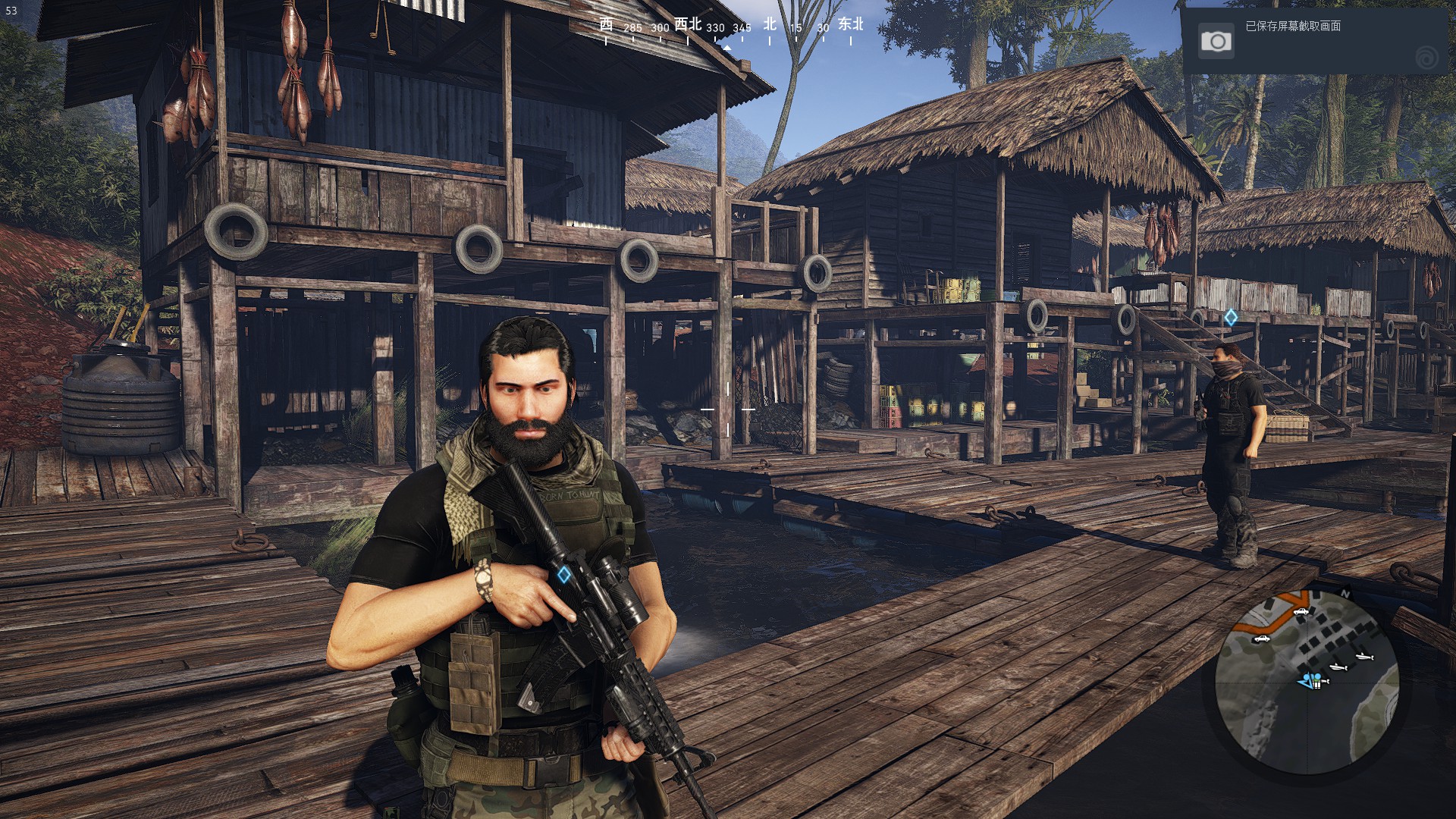The height and width of the screenshot is (819, 1456).
Task: Select the blue diamond marker above the masked teammate
Action: (x=1231, y=318)
